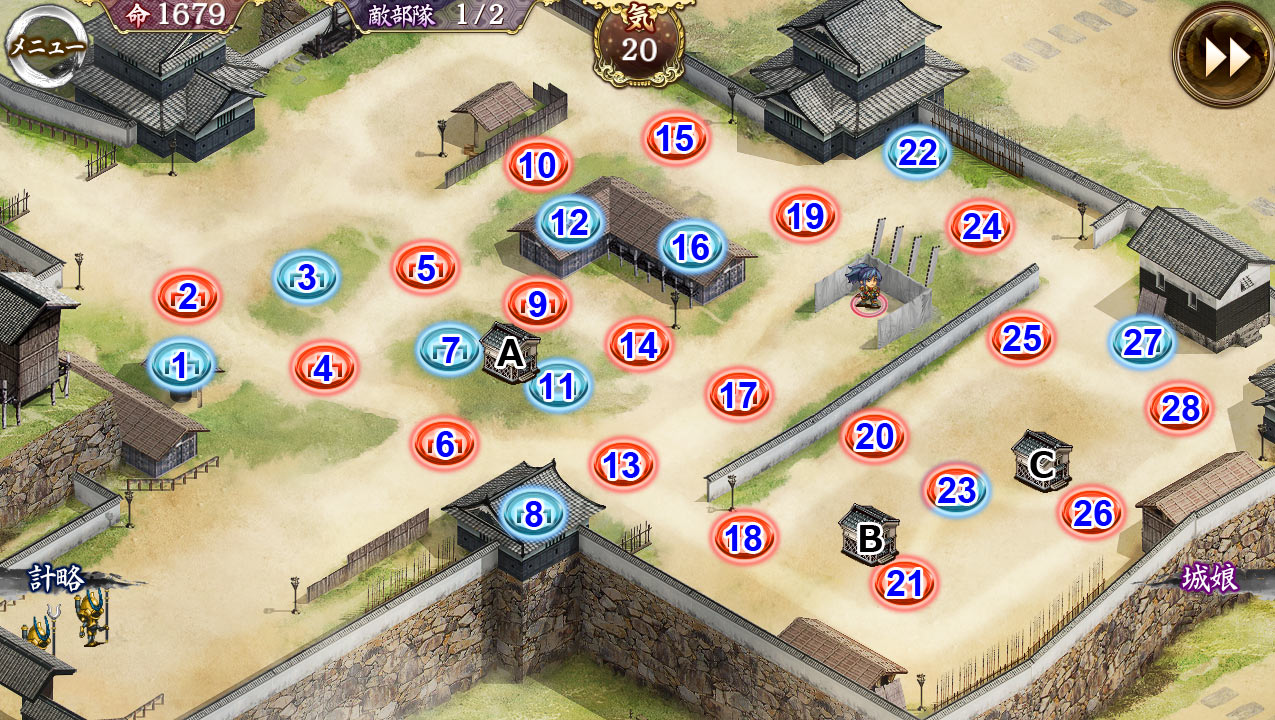Open the 計略 stratagem panel
The height and width of the screenshot is (720, 1275).
[x=56, y=580]
